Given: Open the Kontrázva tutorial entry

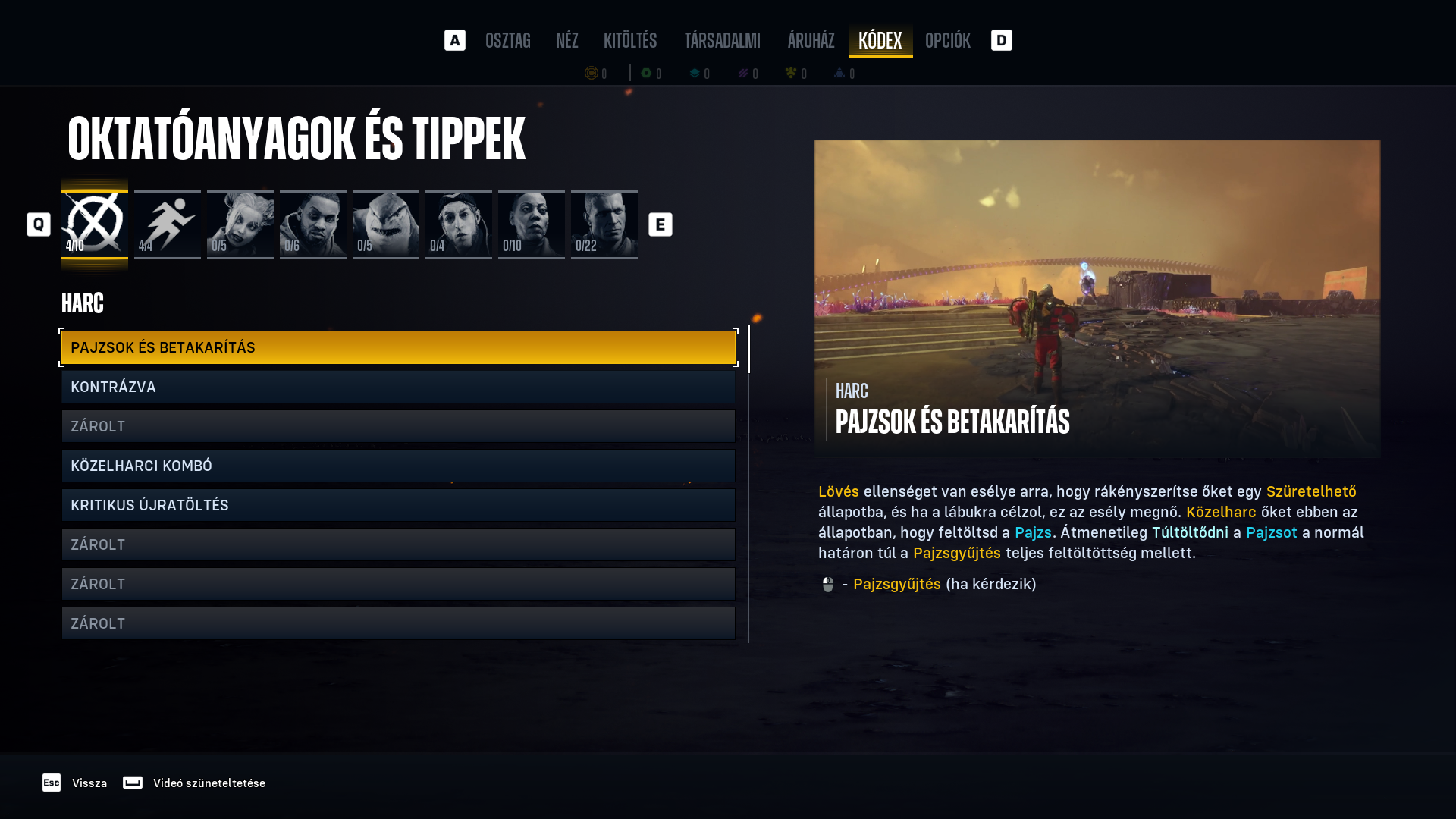Looking at the screenshot, I should [398, 387].
